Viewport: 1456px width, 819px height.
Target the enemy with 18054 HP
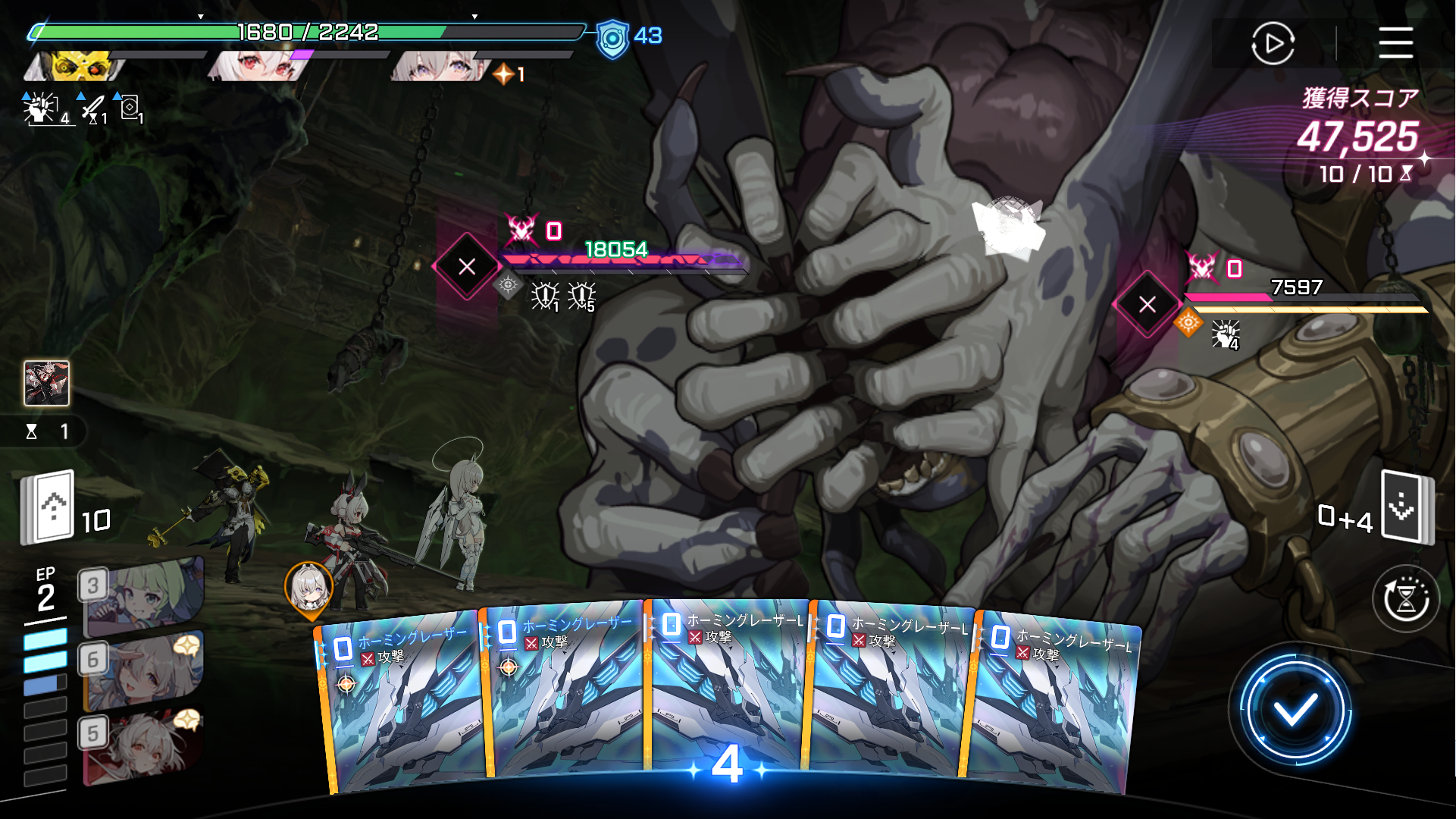[x=467, y=266]
